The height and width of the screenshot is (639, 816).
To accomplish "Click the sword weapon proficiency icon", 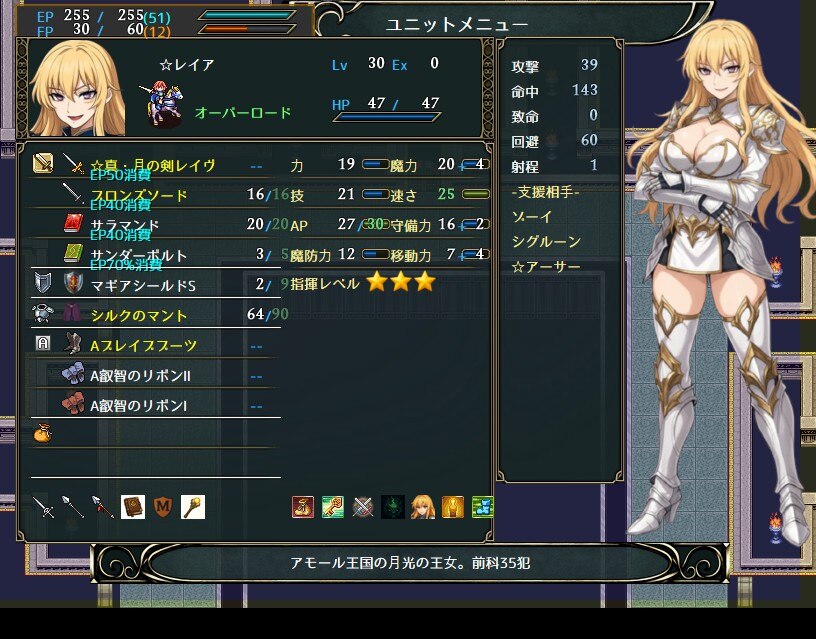I will [x=43, y=506].
